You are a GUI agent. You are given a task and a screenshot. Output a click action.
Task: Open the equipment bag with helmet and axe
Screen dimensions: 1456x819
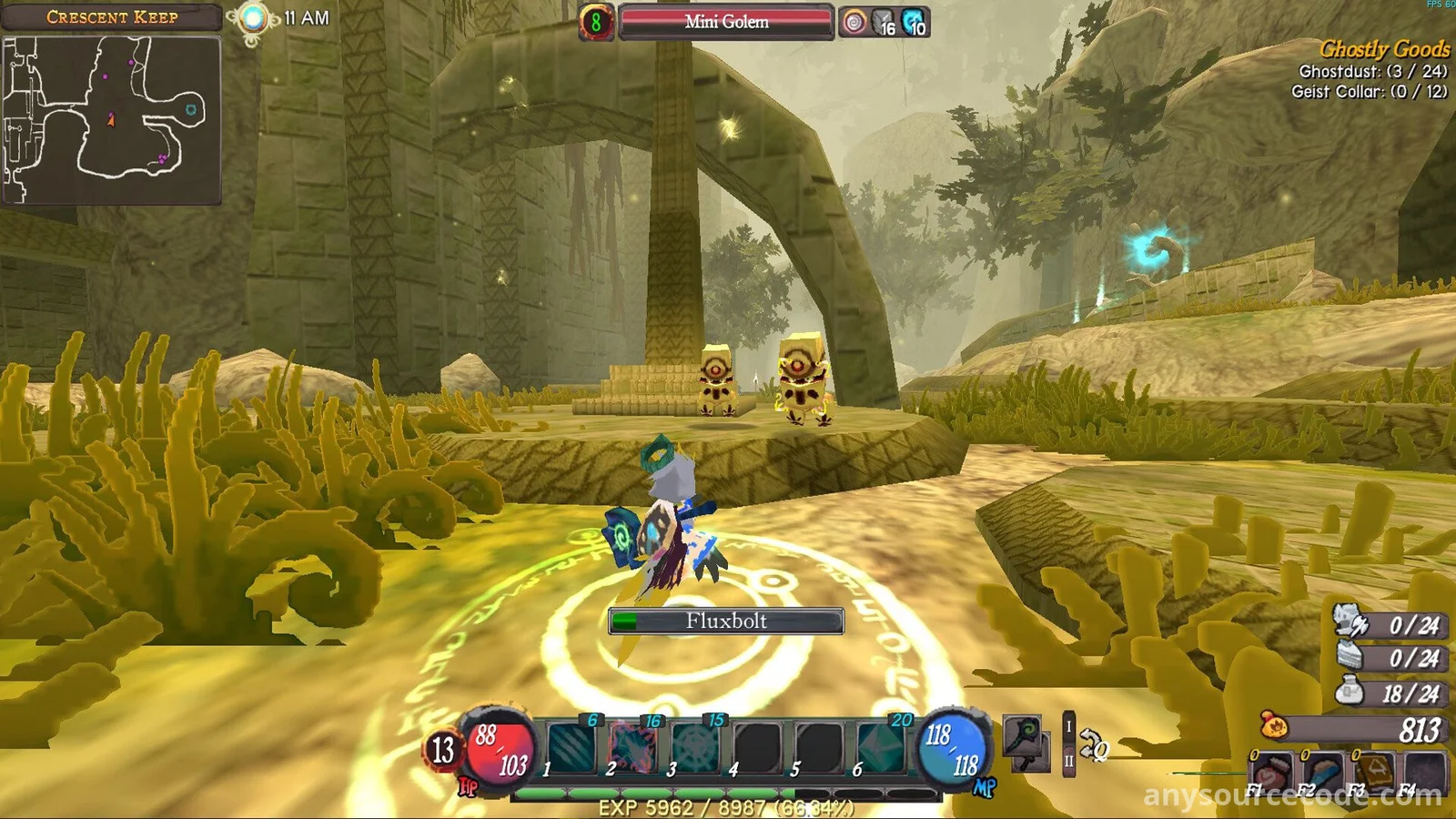click(x=1350, y=622)
